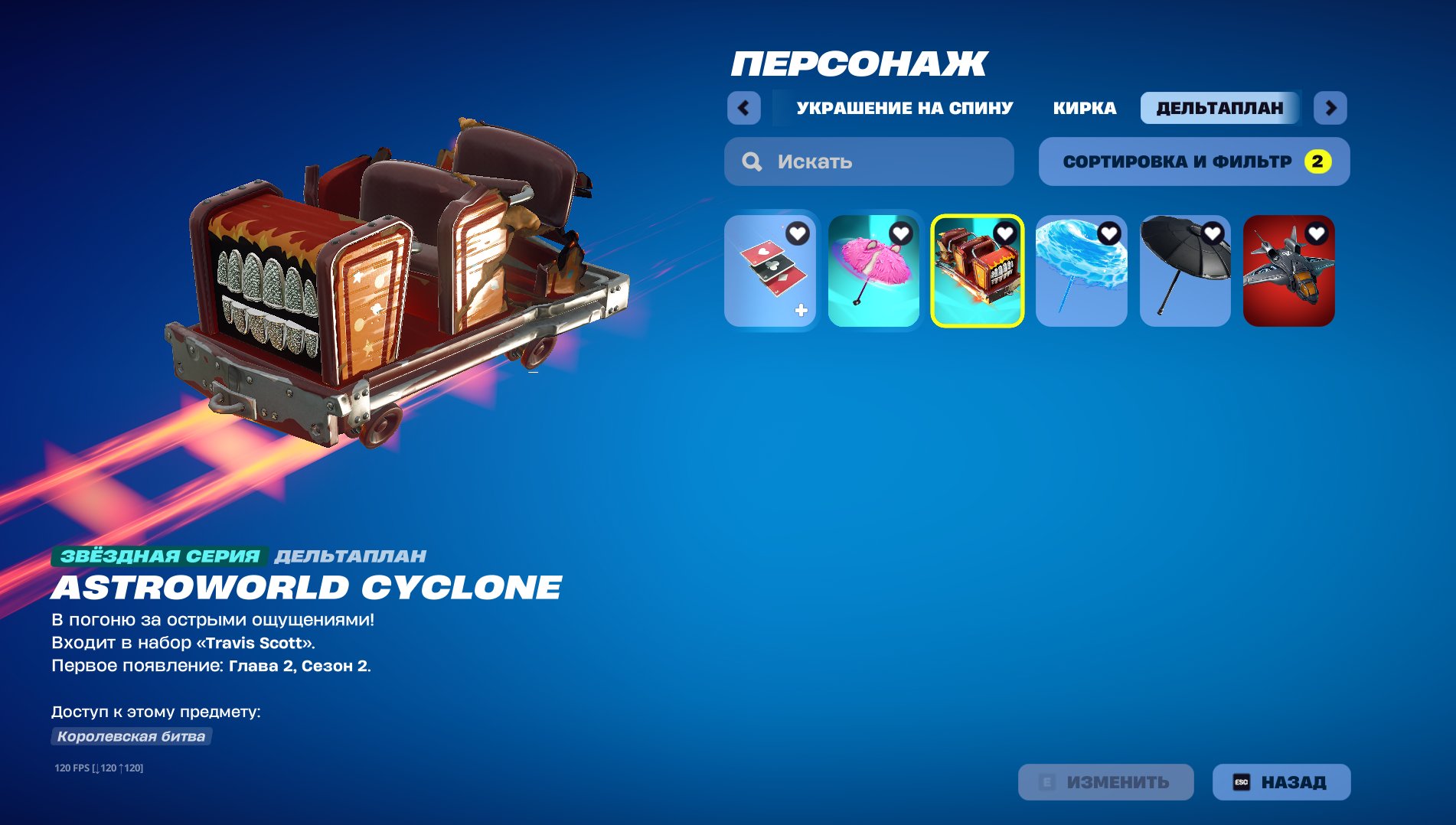The height and width of the screenshot is (825, 1456).
Task: Select the Astroworld Cyclone coaster glider
Action: pyautogui.click(x=978, y=272)
